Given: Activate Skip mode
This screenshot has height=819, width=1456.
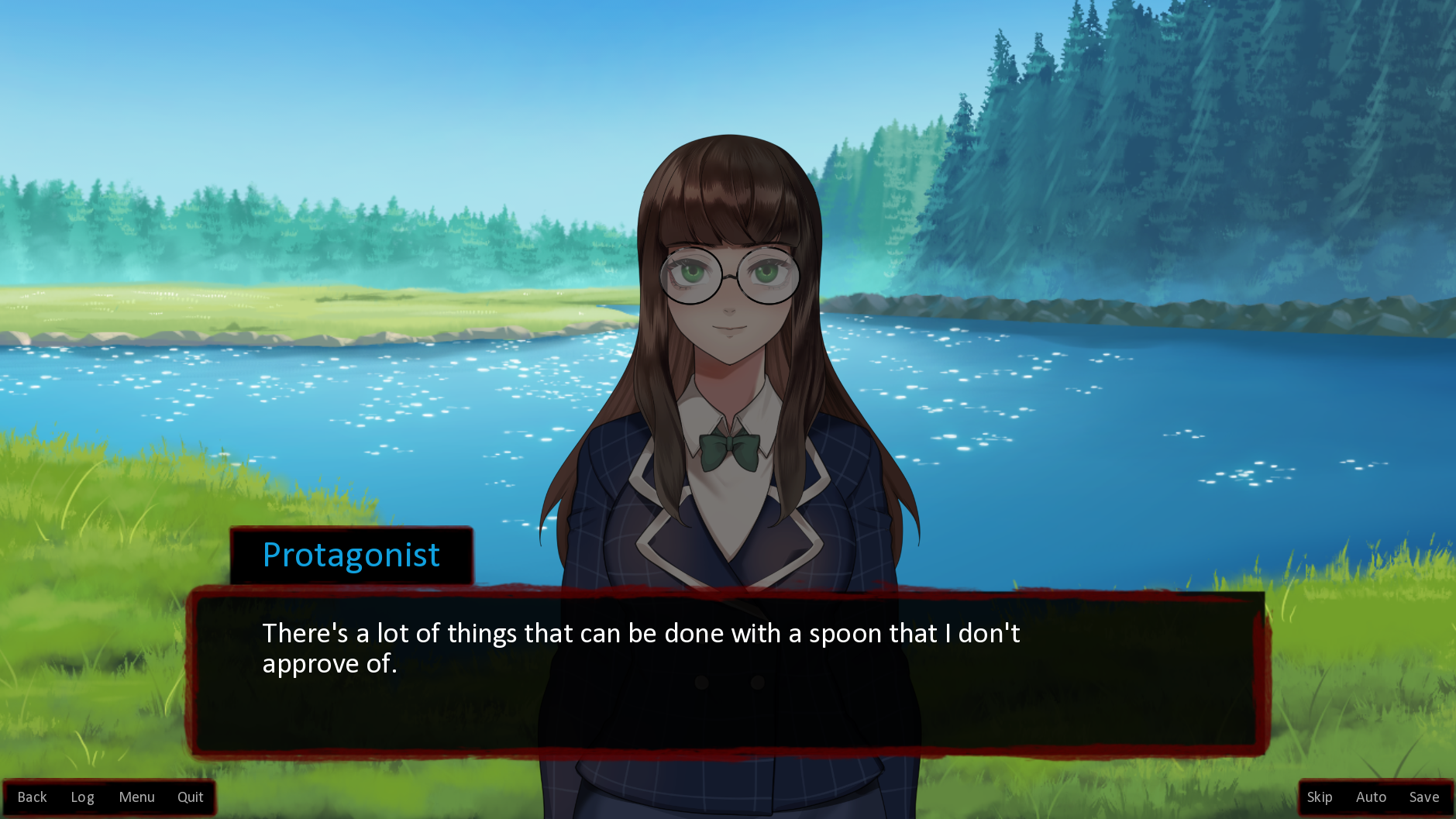Looking at the screenshot, I should 1319,797.
